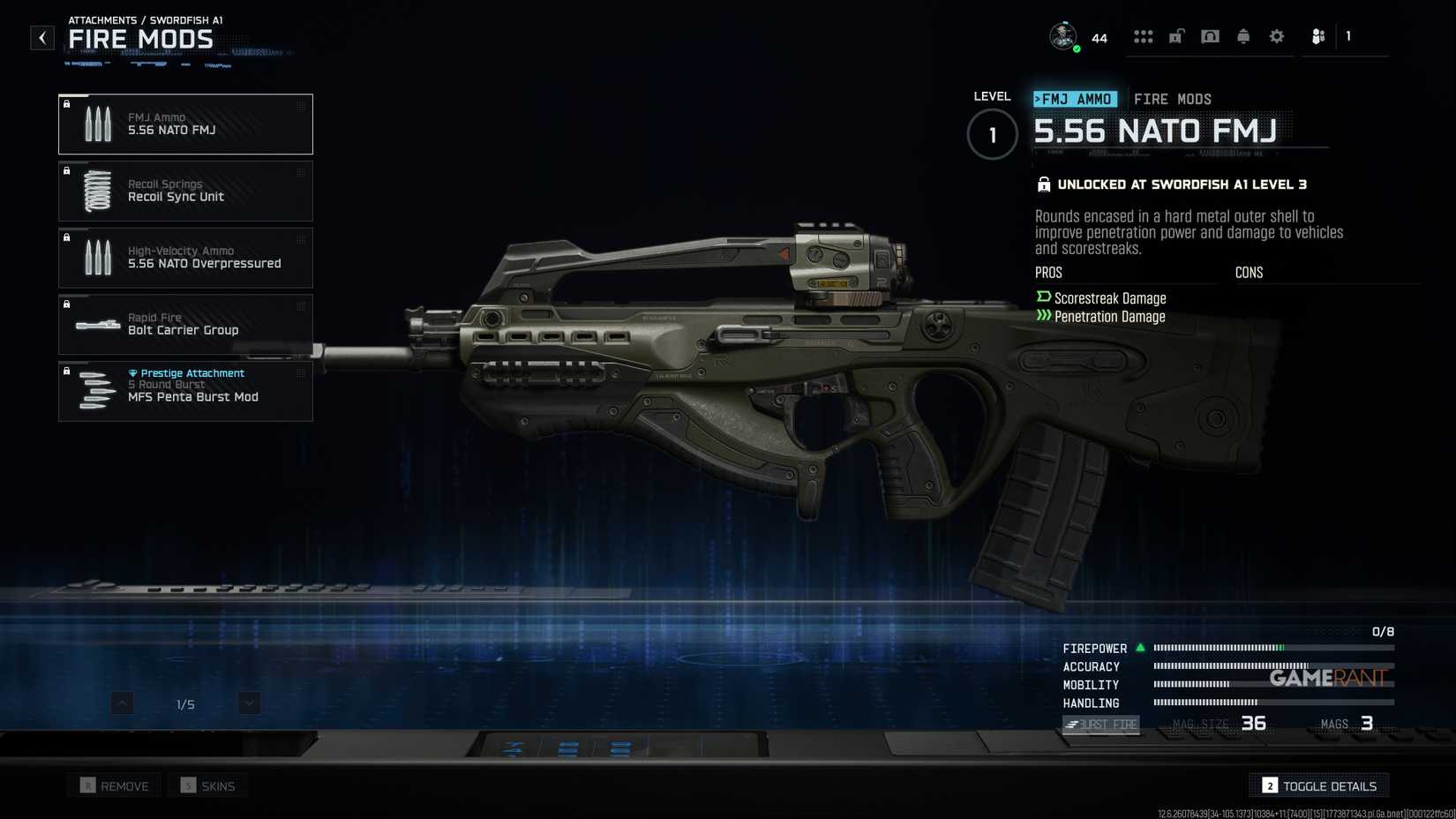This screenshot has width=1456, height=819.
Task: Click the unlocked padlock toolbar icon
Action: [1176, 36]
